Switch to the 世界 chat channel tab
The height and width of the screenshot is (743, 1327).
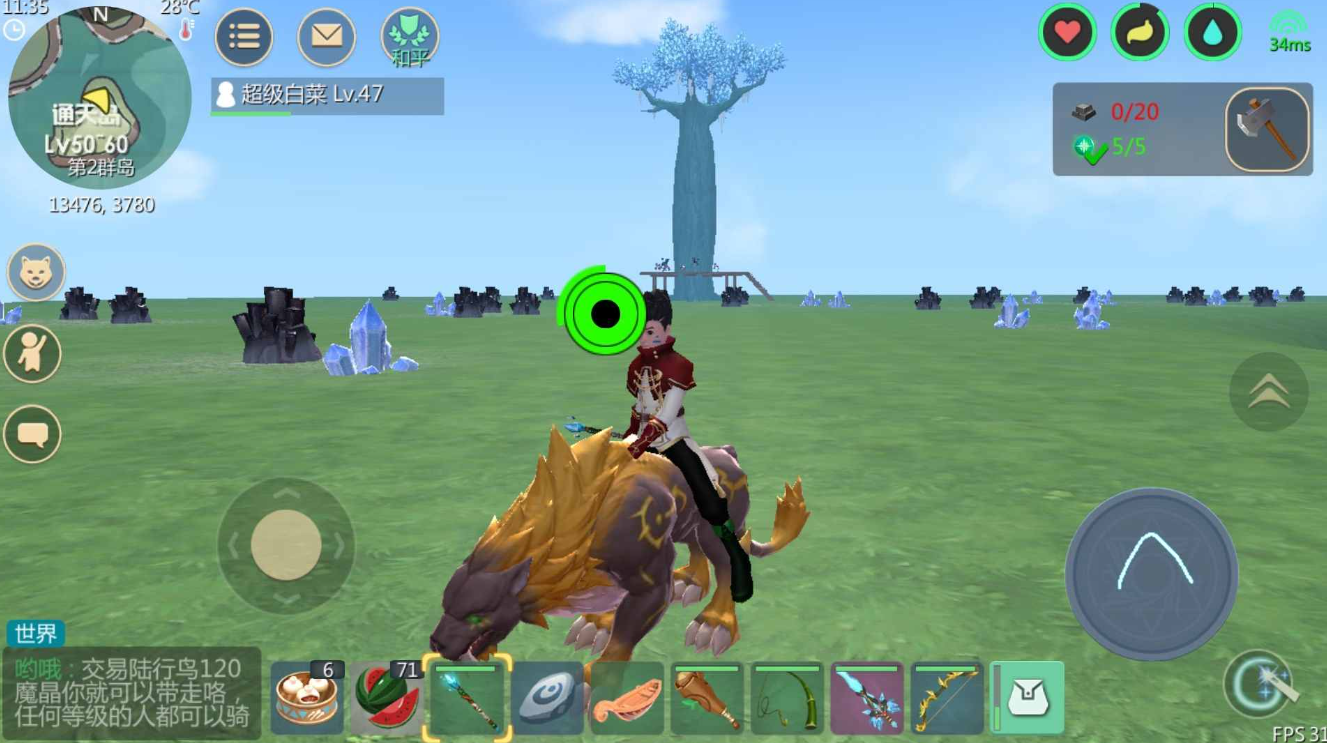click(x=36, y=633)
